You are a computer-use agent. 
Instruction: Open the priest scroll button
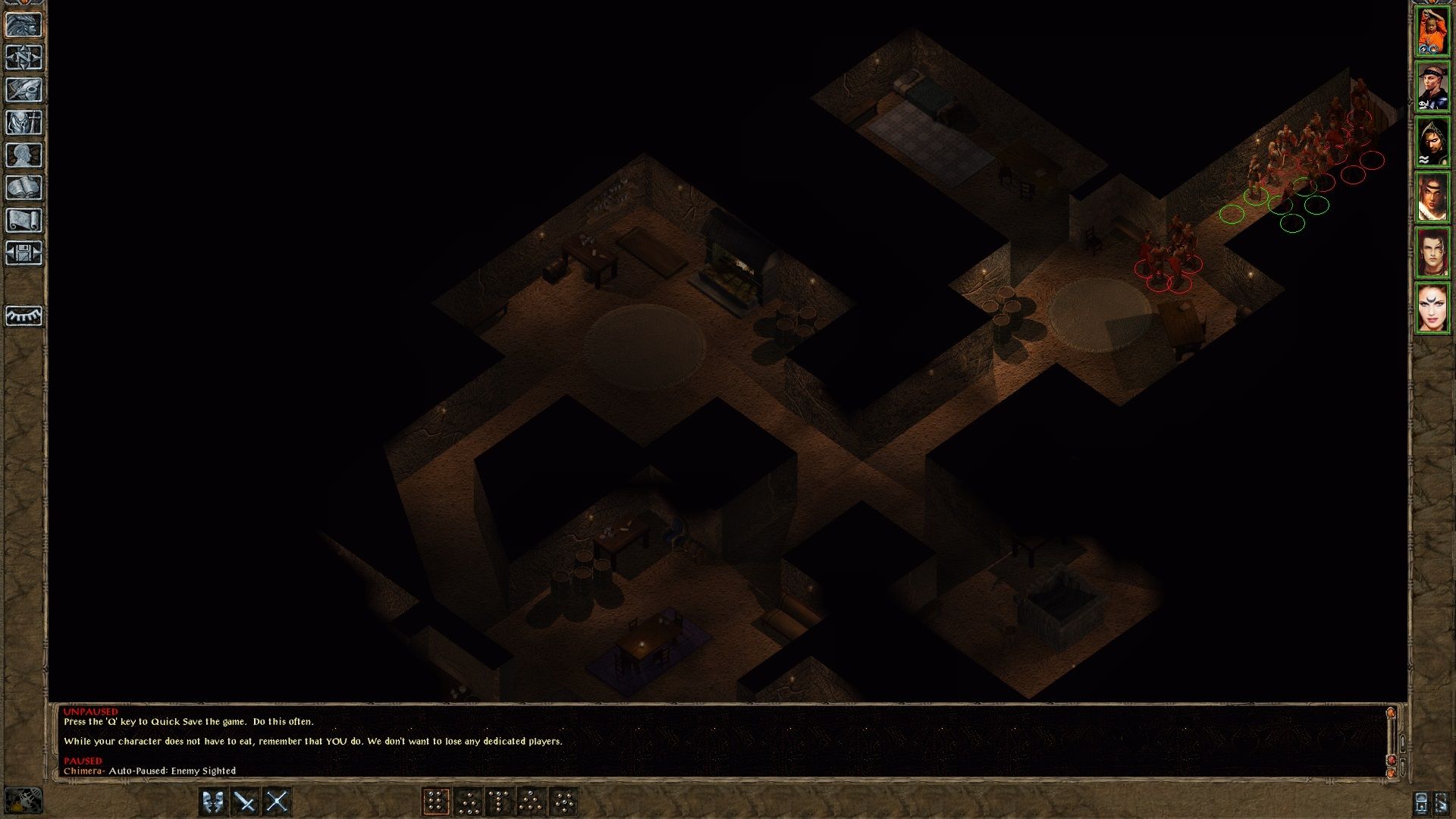(x=24, y=221)
